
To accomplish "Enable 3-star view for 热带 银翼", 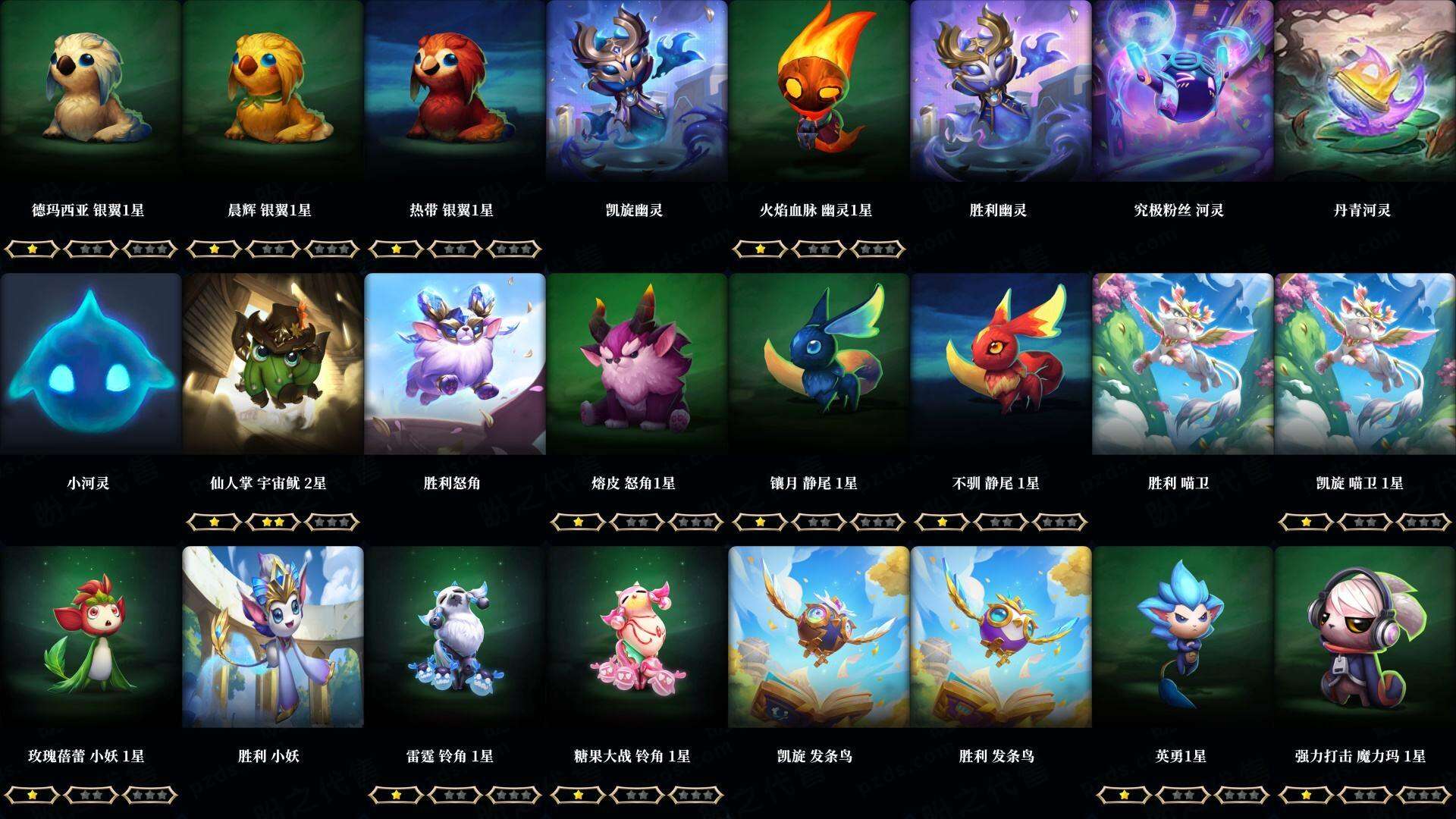I will (x=514, y=247).
